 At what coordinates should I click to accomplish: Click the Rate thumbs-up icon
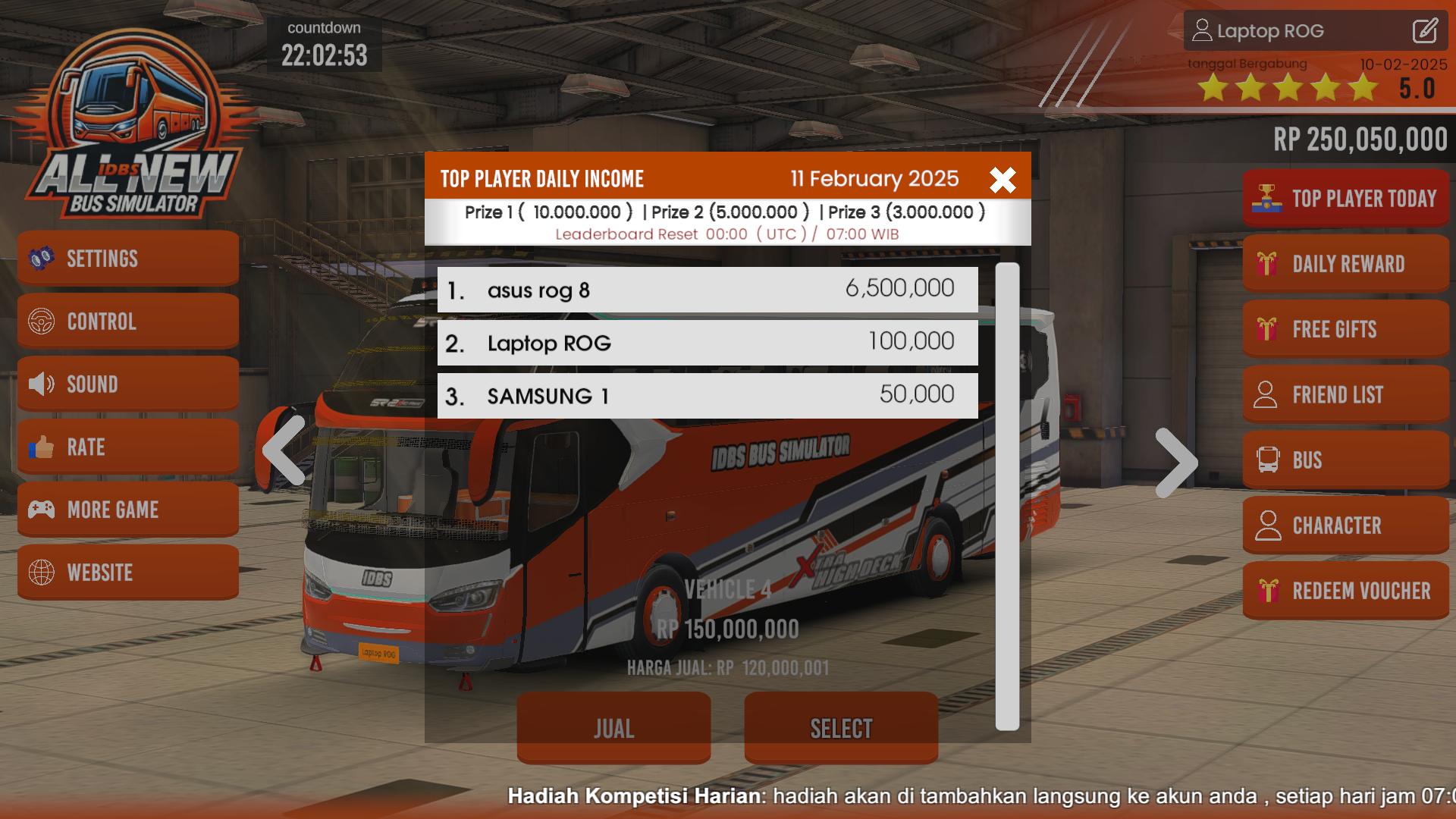click(x=42, y=447)
